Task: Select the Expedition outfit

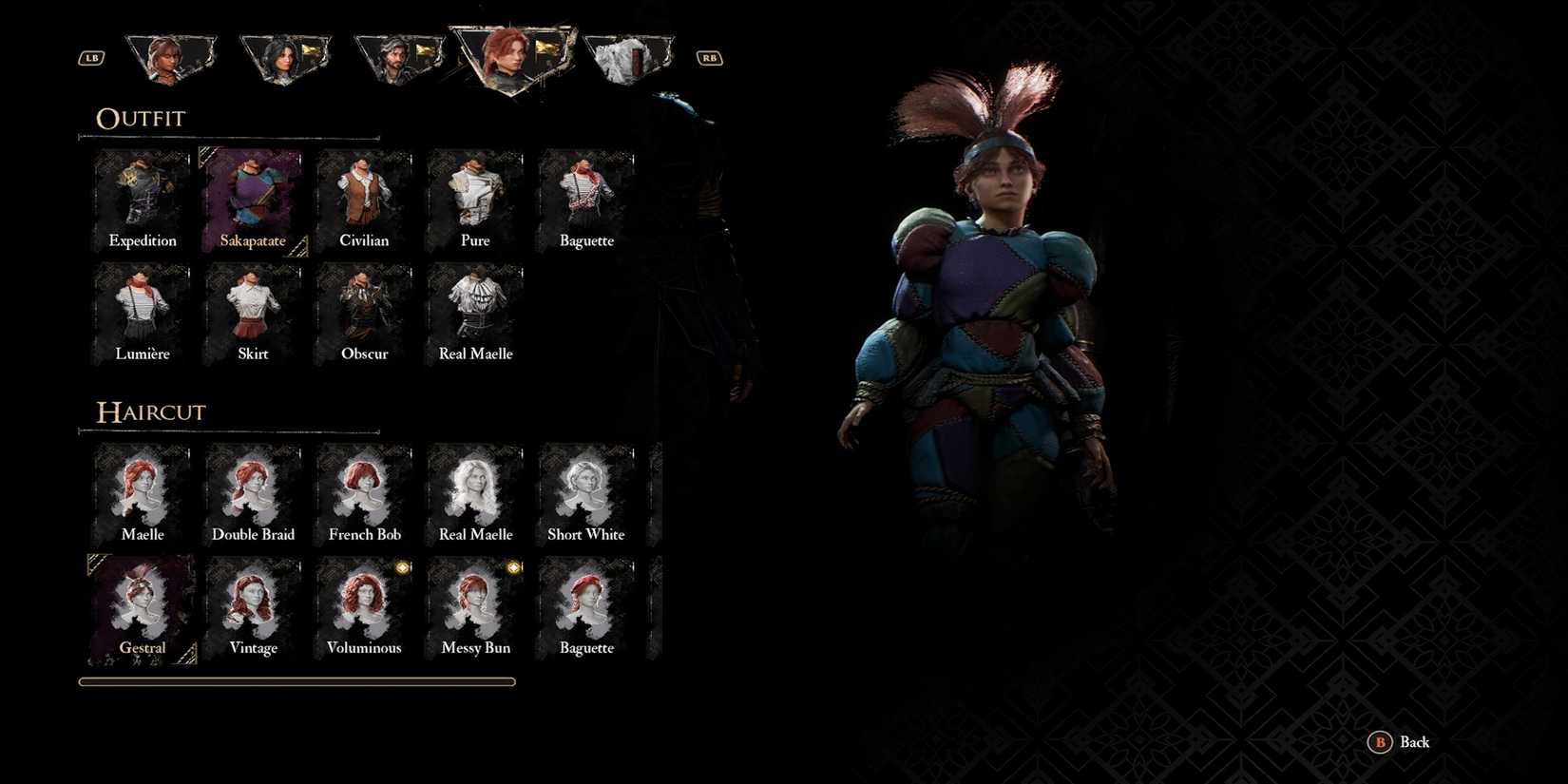Action: pos(141,197)
